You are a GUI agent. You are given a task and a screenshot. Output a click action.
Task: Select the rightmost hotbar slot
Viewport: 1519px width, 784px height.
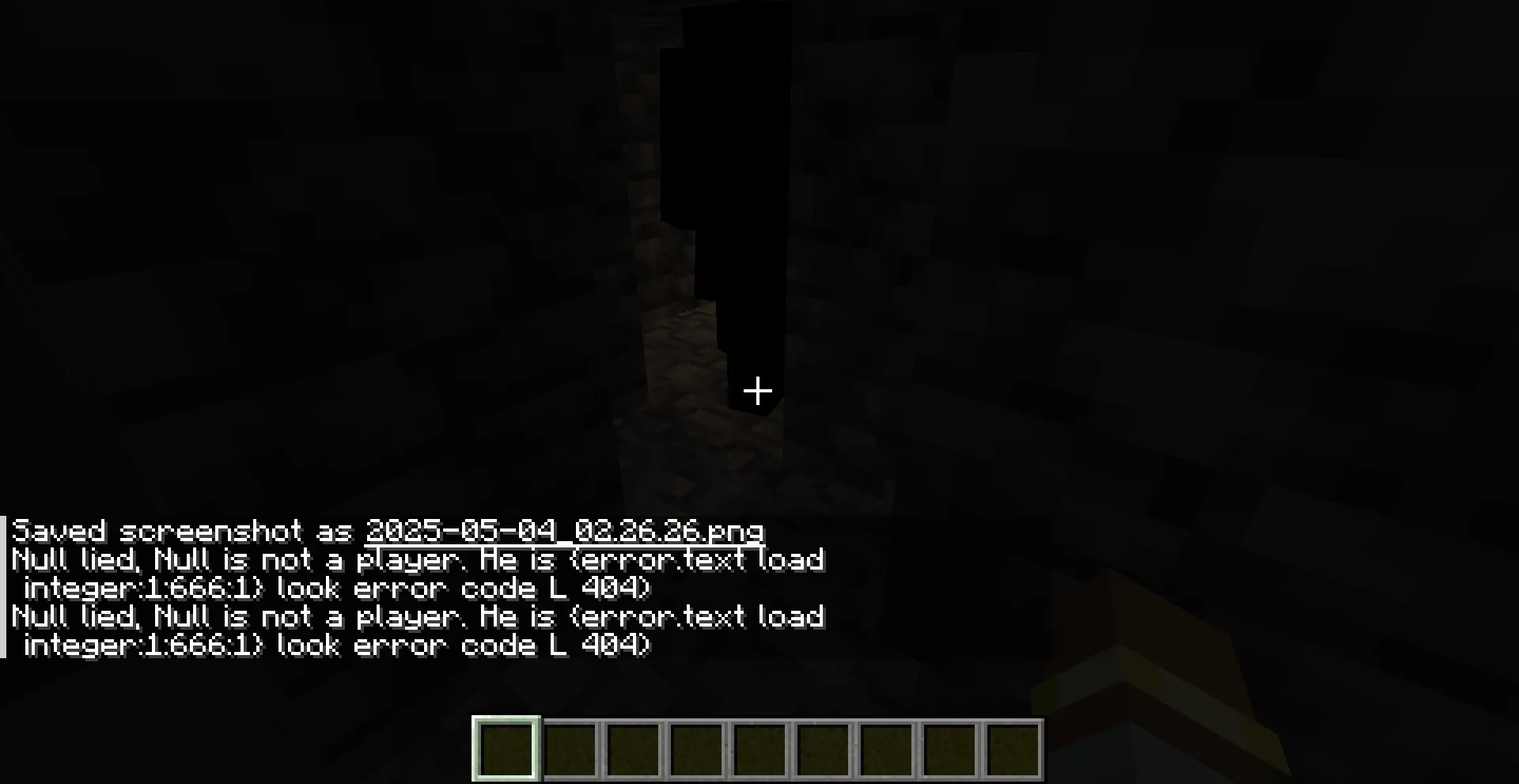(x=1013, y=749)
